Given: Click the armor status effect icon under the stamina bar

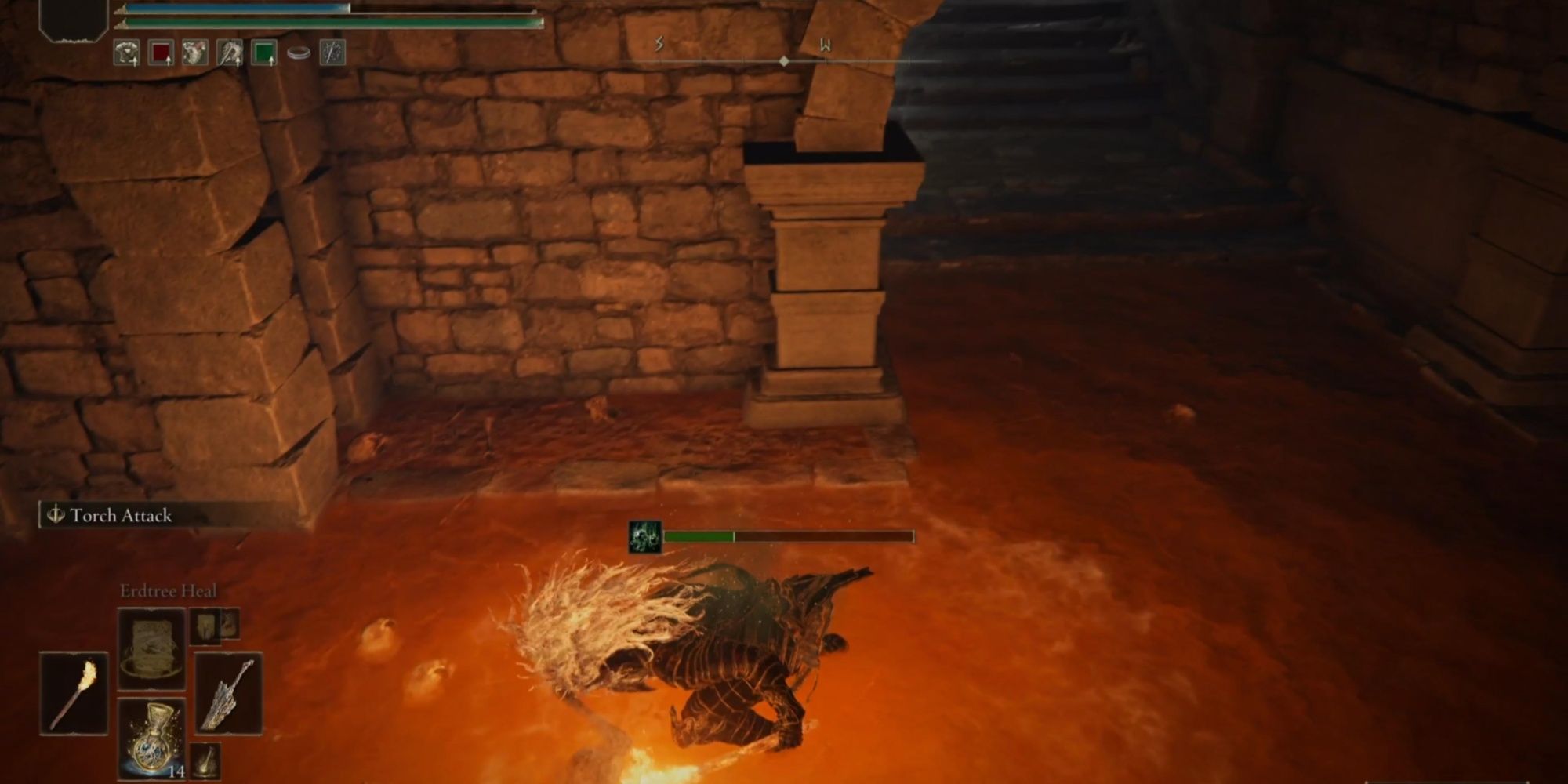Looking at the screenshot, I should pos(126,52).
